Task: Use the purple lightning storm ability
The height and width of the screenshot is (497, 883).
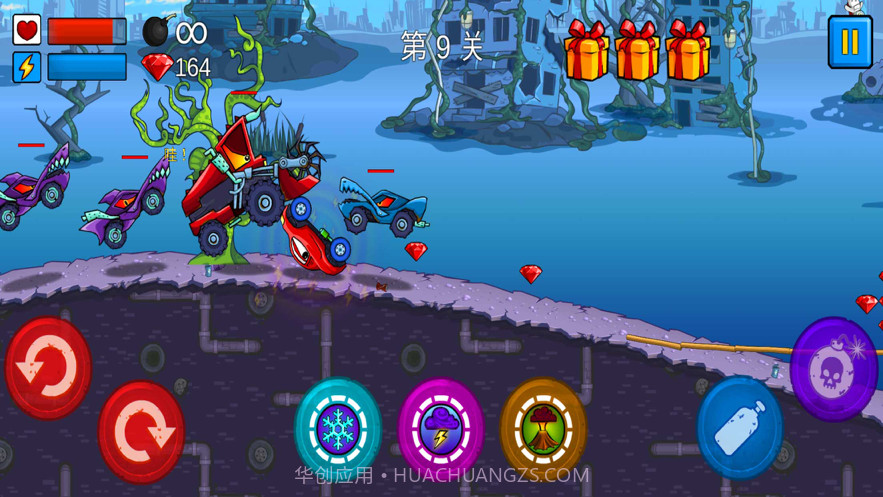Action: pos(440,429)
